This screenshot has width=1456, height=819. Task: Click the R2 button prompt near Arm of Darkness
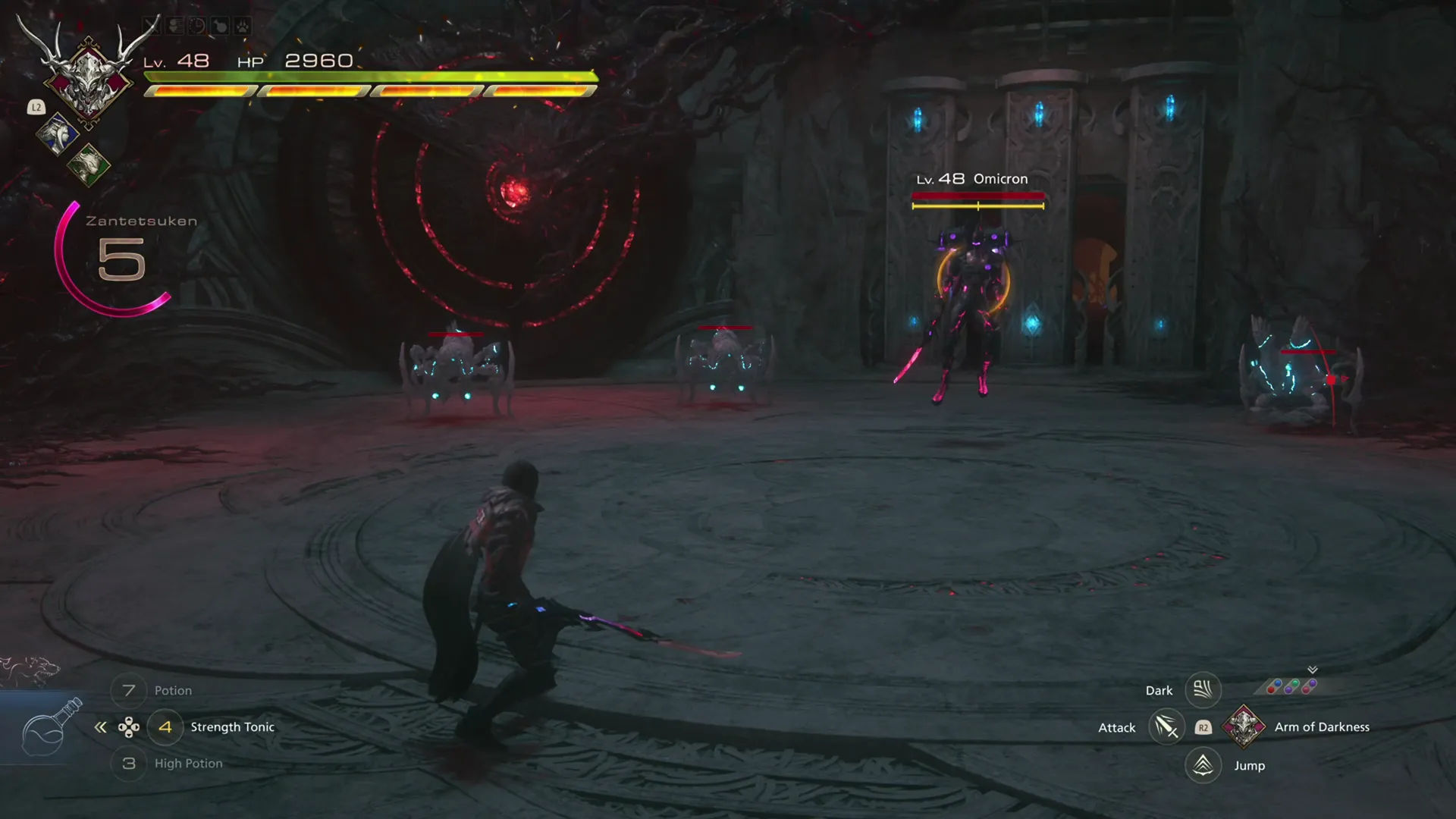point(1203,726)
